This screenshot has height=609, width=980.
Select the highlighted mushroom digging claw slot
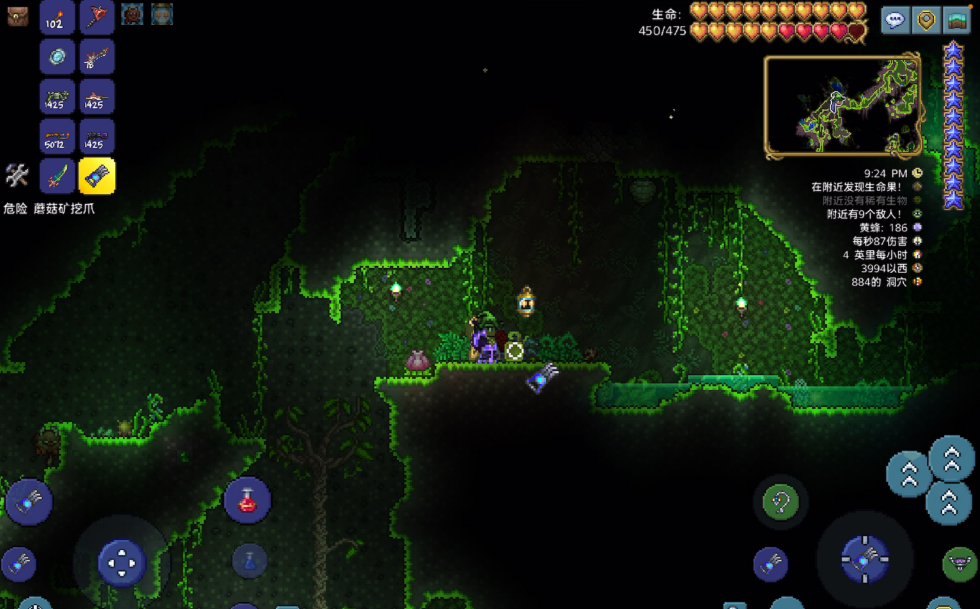point(97,176)
